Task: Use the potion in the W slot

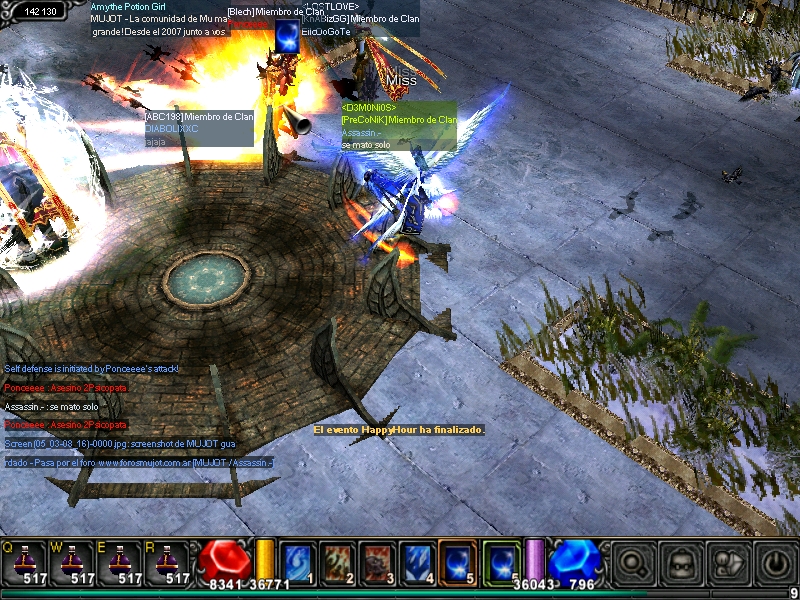Action: pos(73,562)
